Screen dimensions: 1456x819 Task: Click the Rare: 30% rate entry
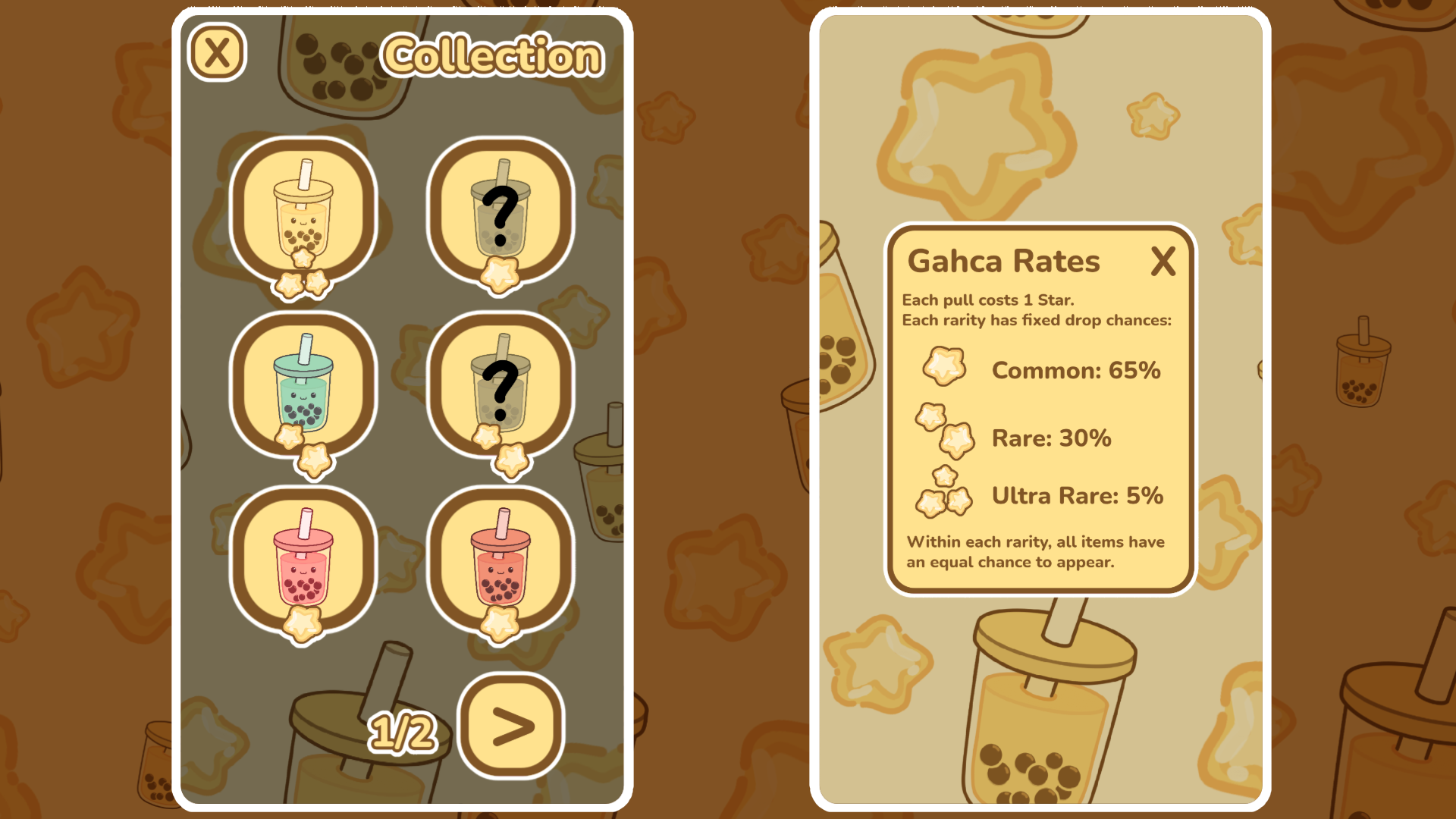[1052, 438]
